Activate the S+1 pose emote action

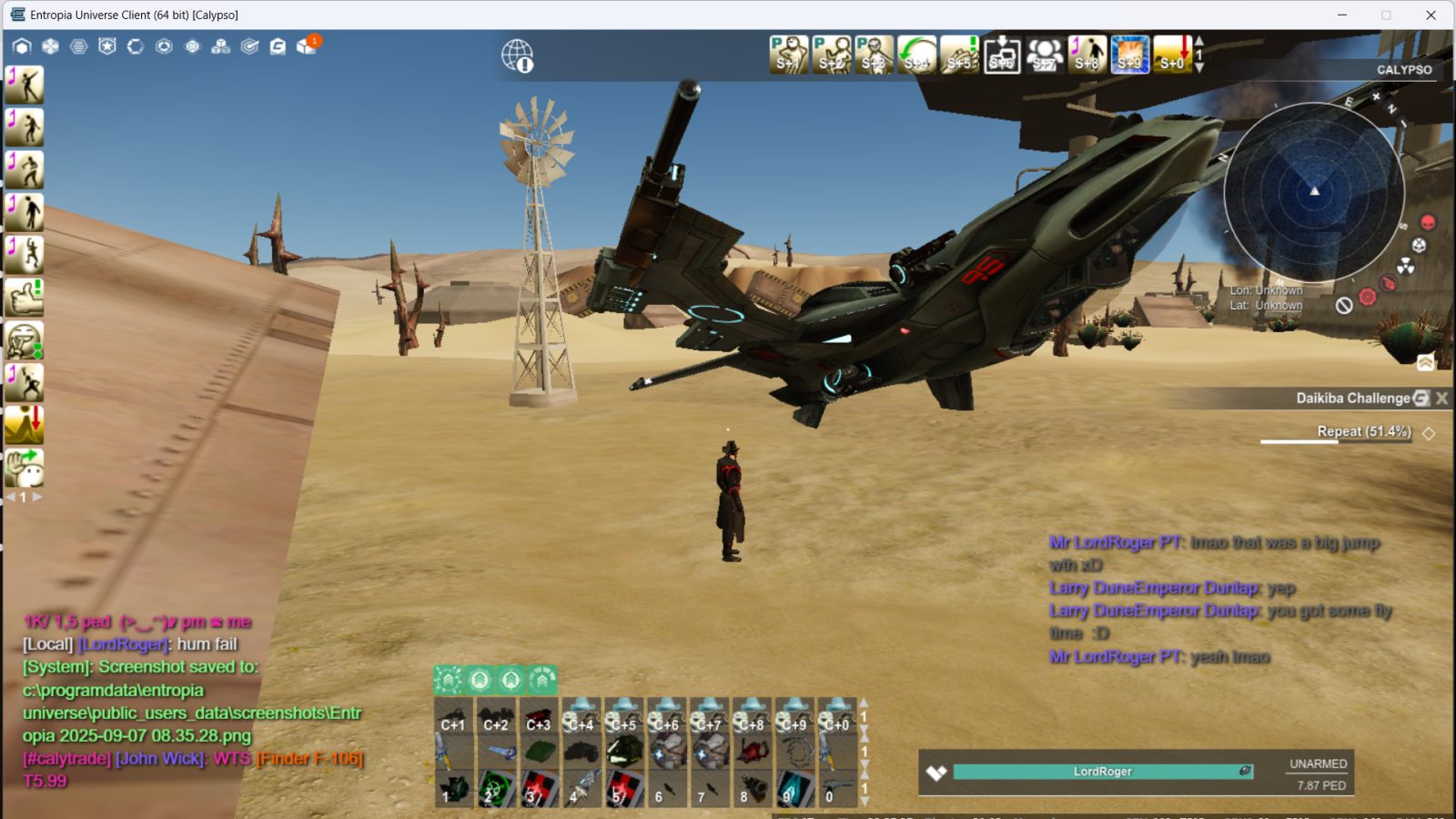[790, 55]
